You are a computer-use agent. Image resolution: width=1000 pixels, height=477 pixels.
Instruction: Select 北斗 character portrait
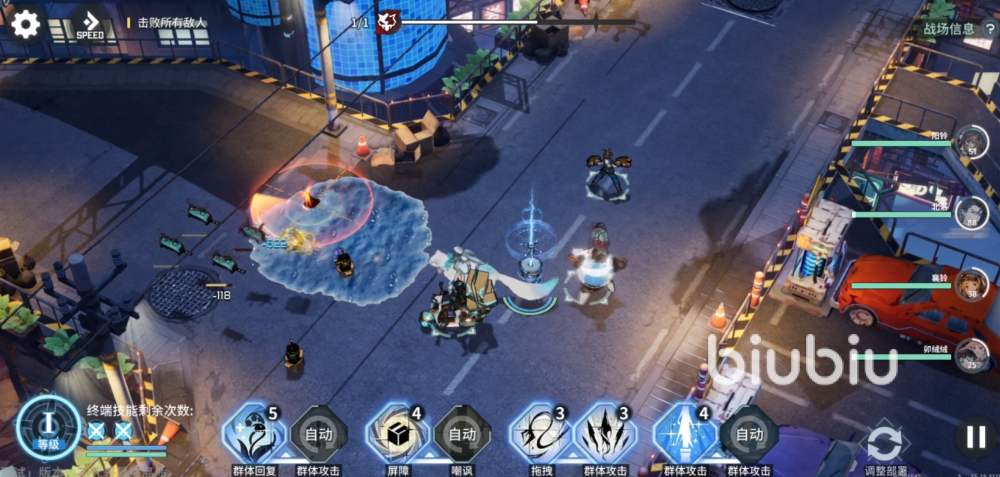(x=970, y=212)
